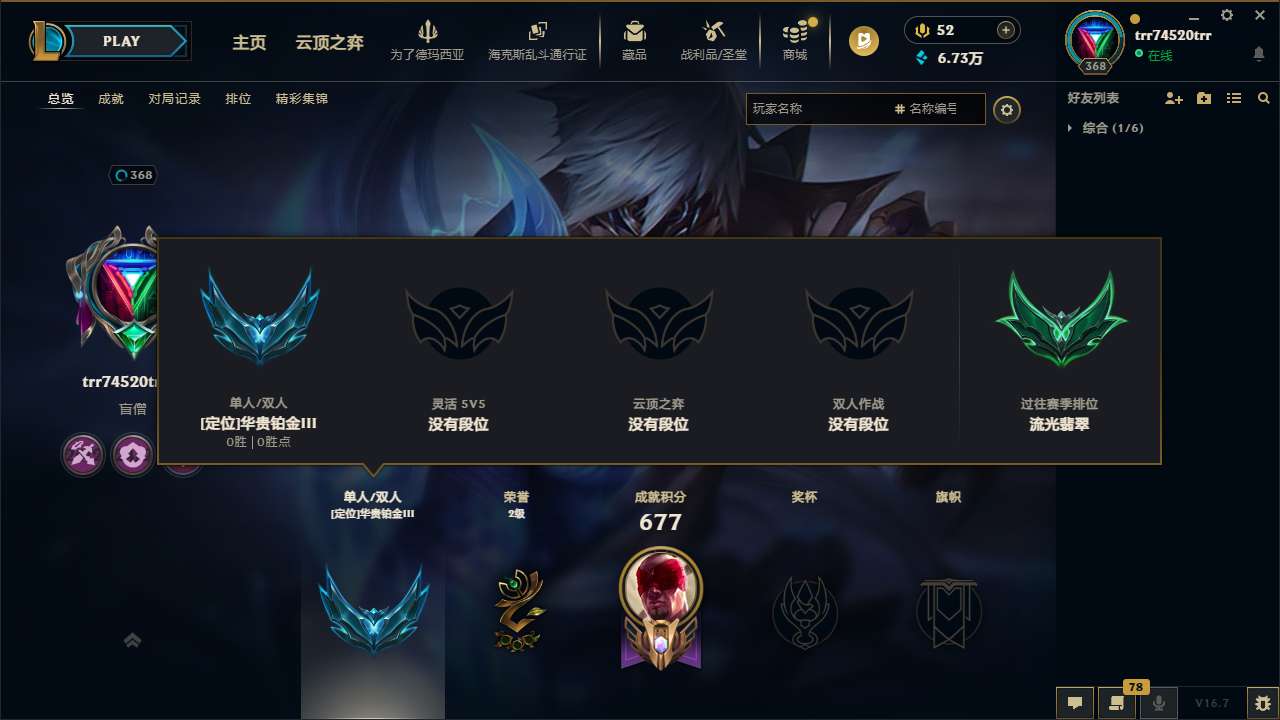Click the add friend icon
The width and height of the screenshot is (1280, 720).
click(1173, 98)
